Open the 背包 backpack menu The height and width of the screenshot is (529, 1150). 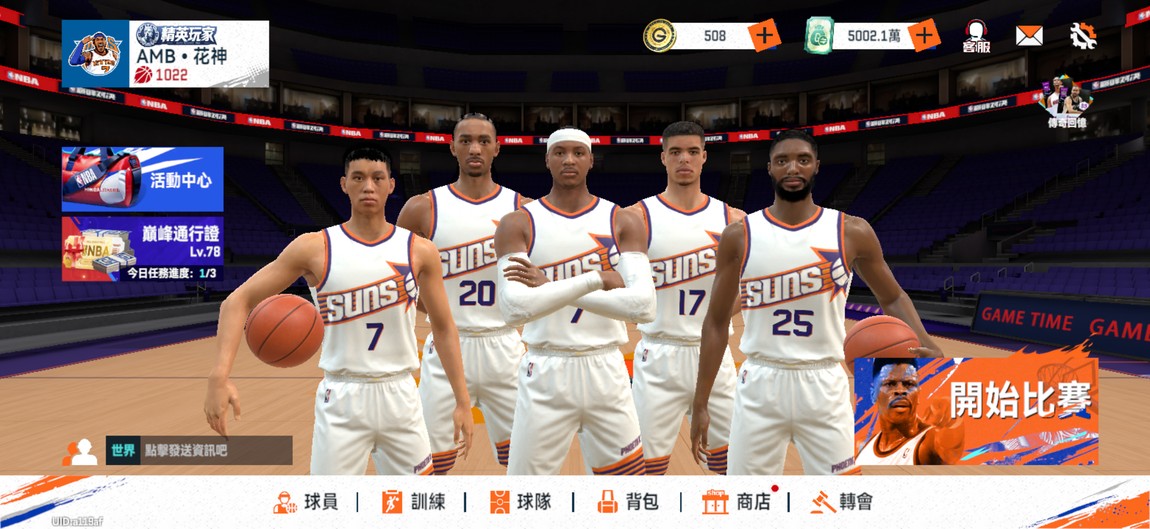(x=627, y=502)
